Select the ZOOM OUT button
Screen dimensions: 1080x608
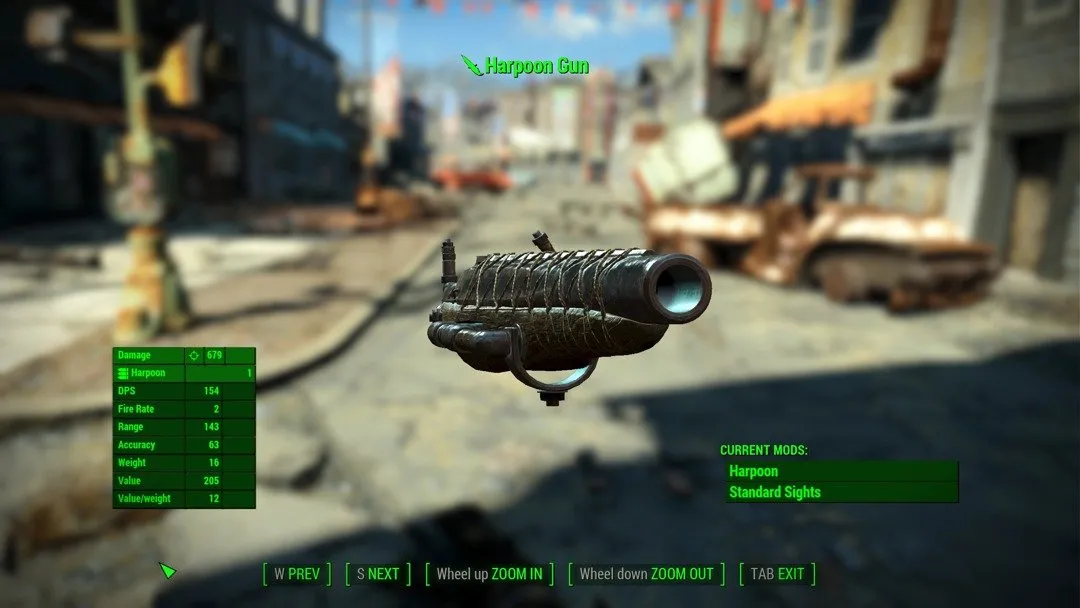point(646,574)
